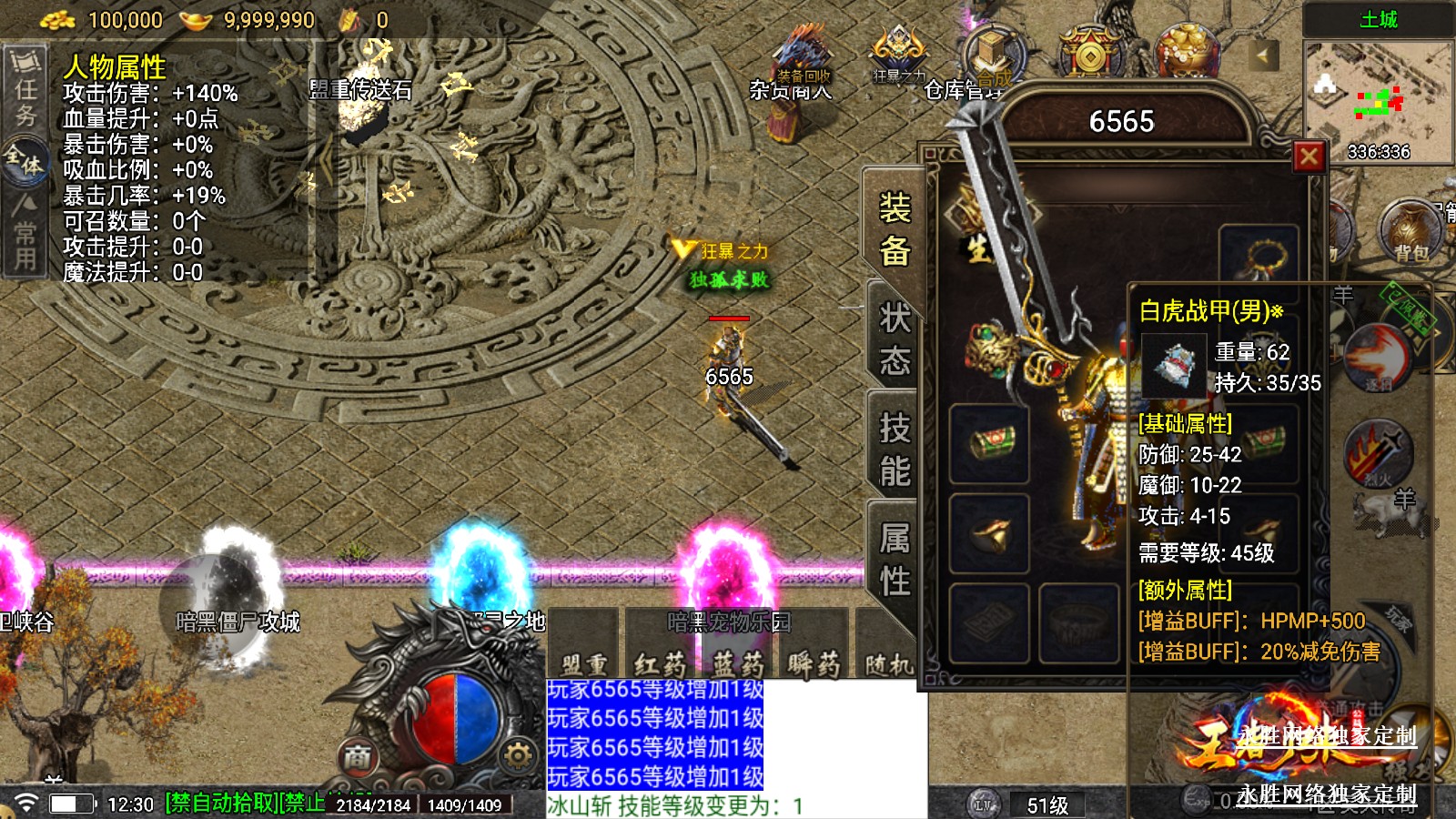Activate the 狂暴之力 berserk power icon
The image size is (1456, 819).
[898, 55]
